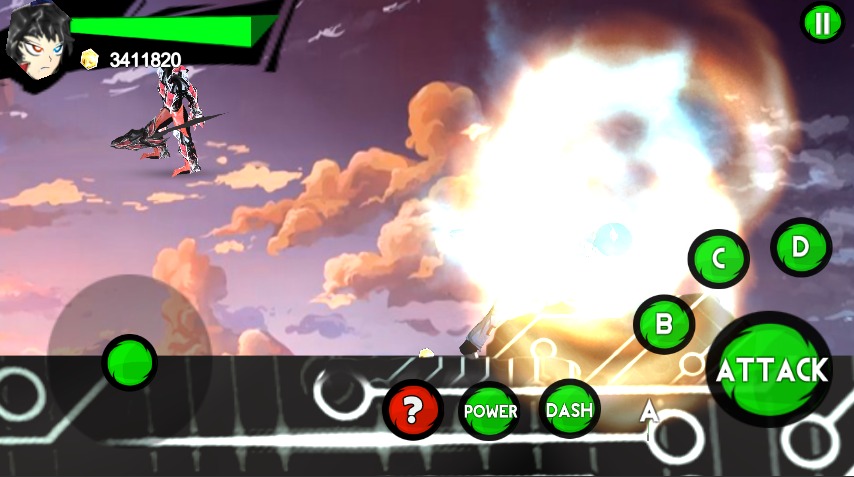Activate the DASH button
This screenshot has width=854, height=477.
pos(570,410)
